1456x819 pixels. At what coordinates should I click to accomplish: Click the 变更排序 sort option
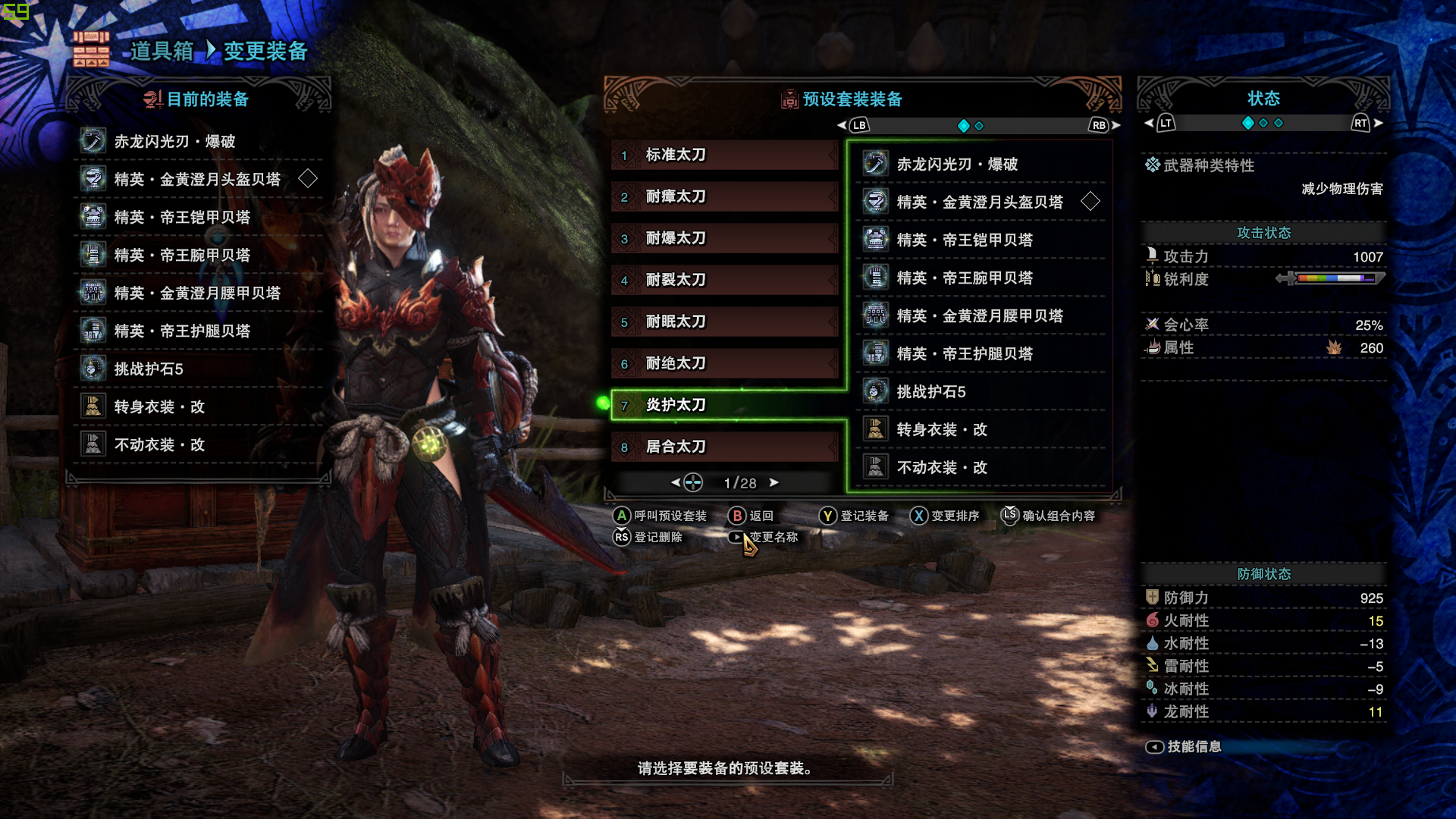tap(946, 516)
